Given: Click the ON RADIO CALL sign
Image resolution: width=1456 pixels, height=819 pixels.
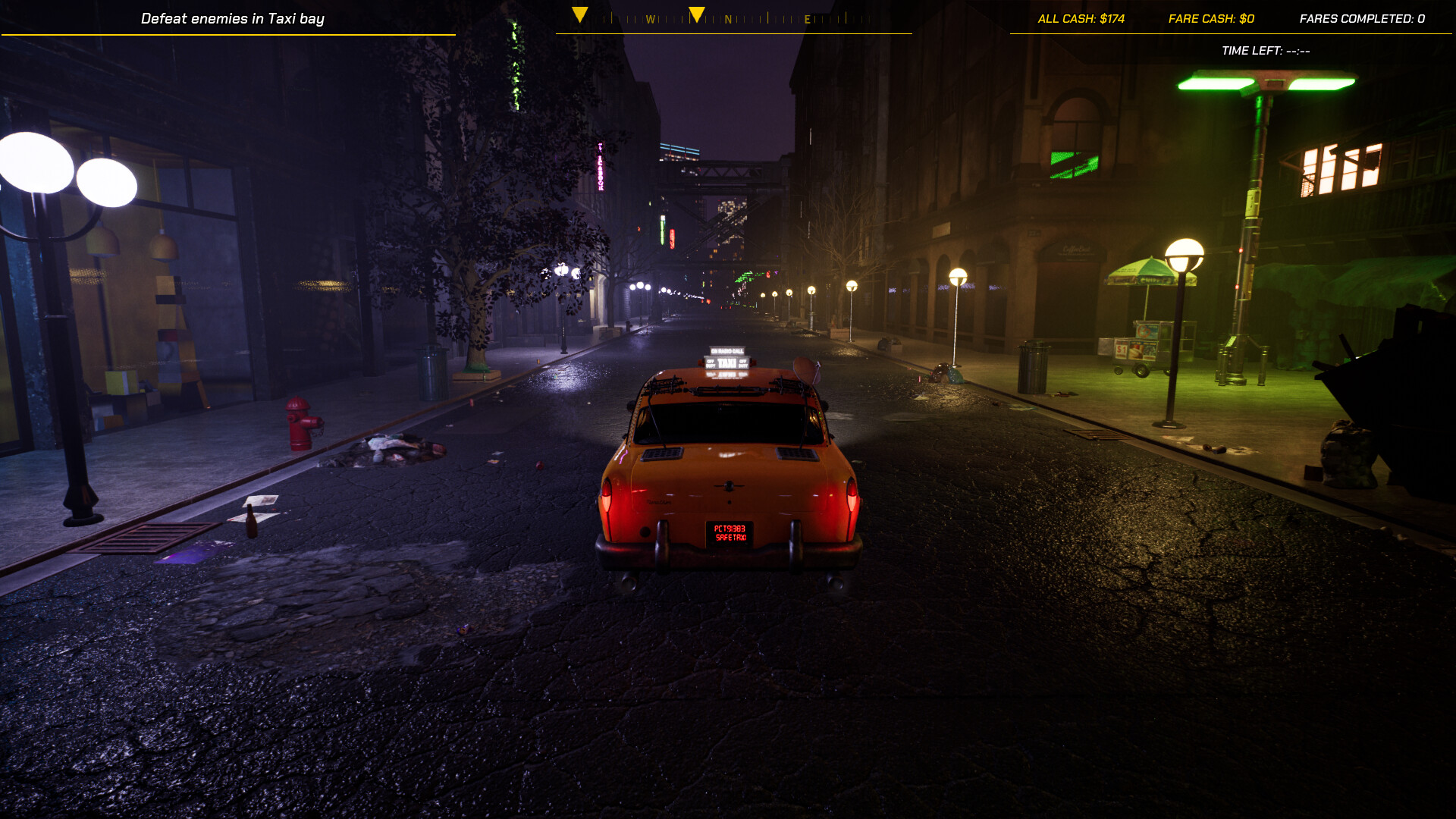Looking at the screenshot, I should pyautogui.click(x=727, y=350).
